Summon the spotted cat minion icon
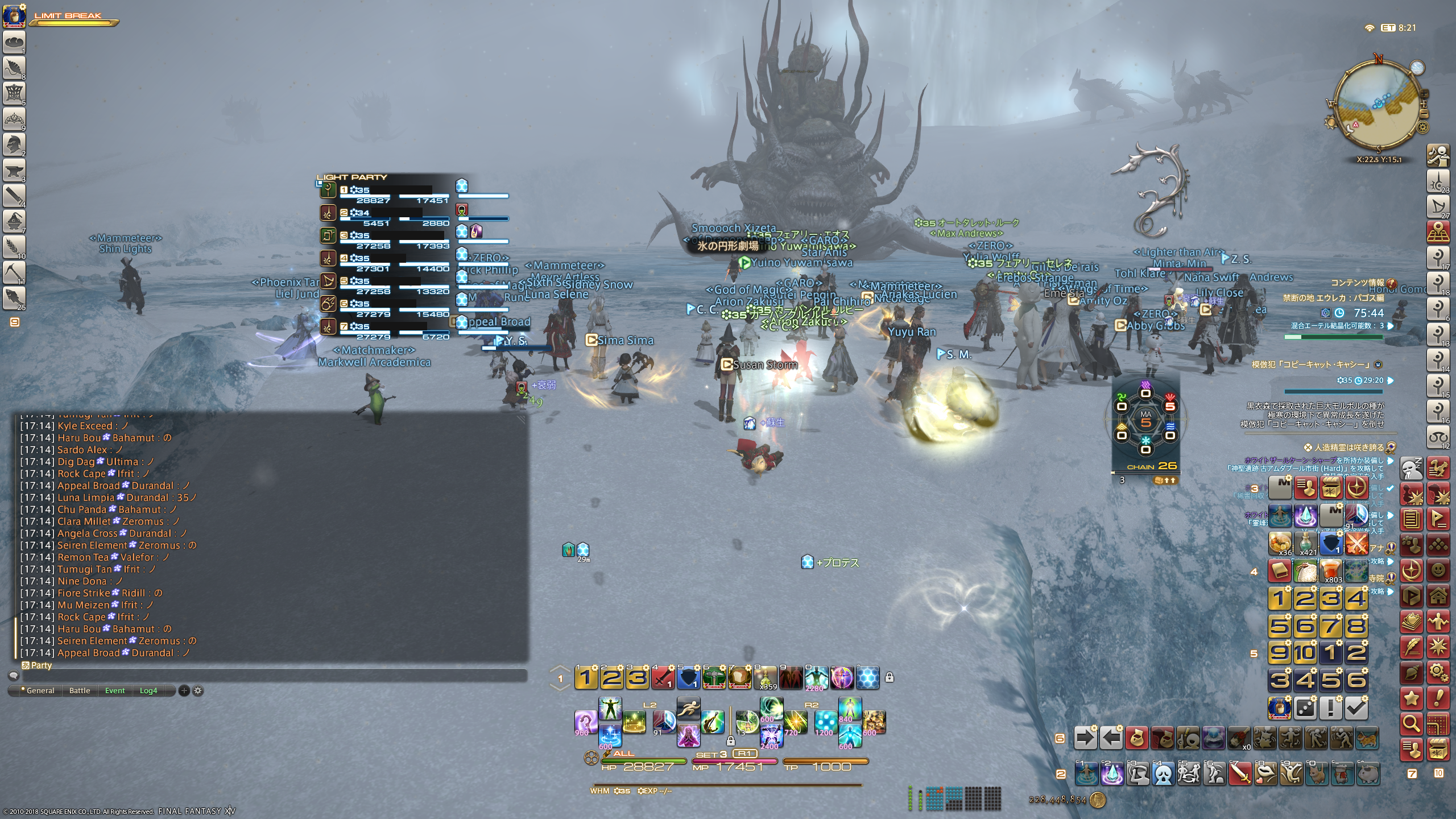 pos(1367,738)
